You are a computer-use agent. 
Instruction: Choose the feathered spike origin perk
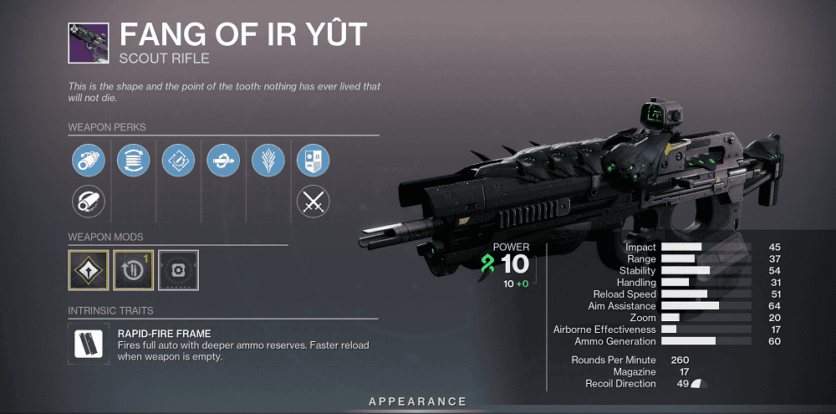tap(268, 160)
